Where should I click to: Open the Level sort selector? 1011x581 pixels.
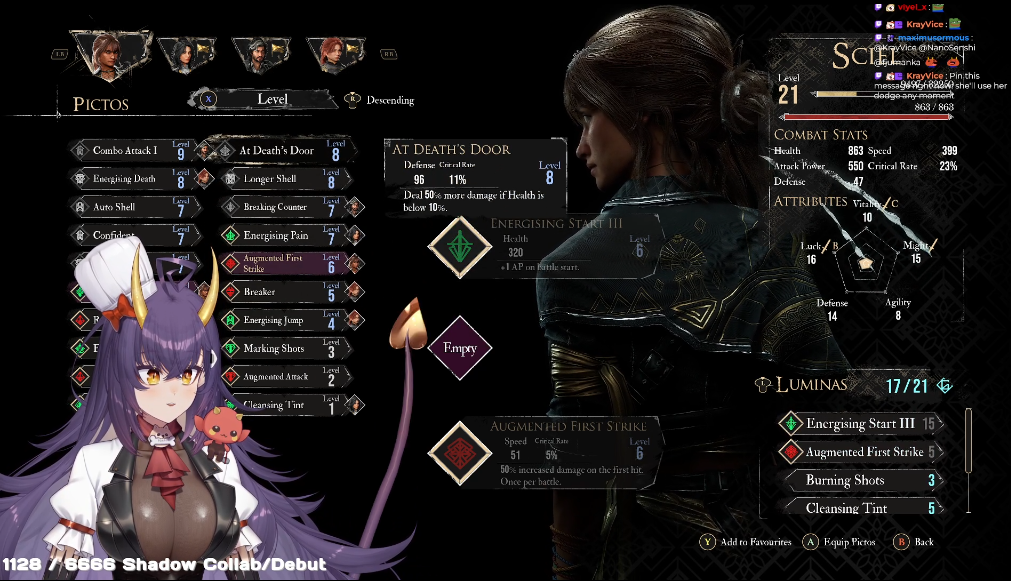pos(272,99)
